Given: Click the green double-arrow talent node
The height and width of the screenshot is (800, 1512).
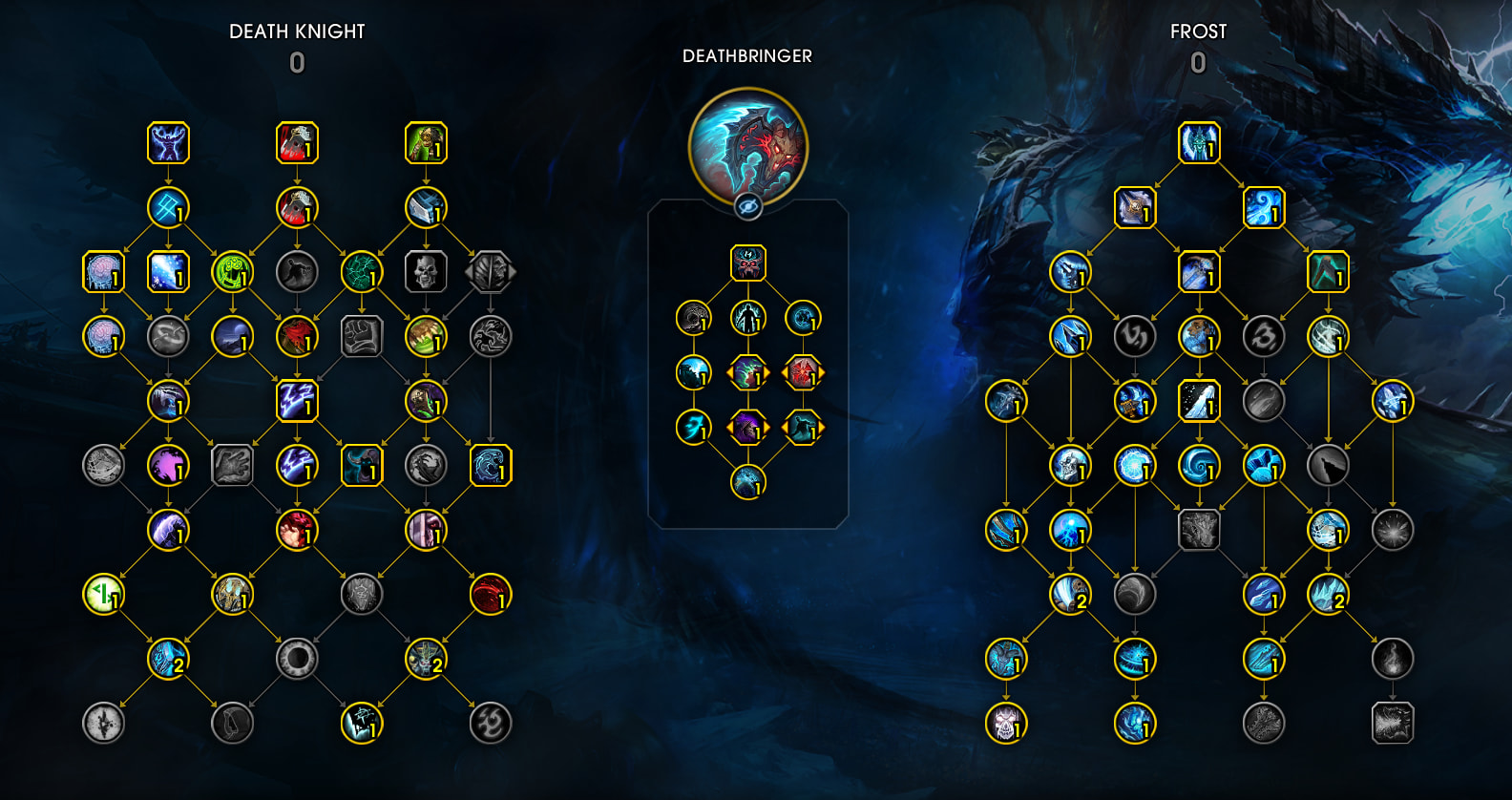Looking at the screenshot, I should point(103,594).
